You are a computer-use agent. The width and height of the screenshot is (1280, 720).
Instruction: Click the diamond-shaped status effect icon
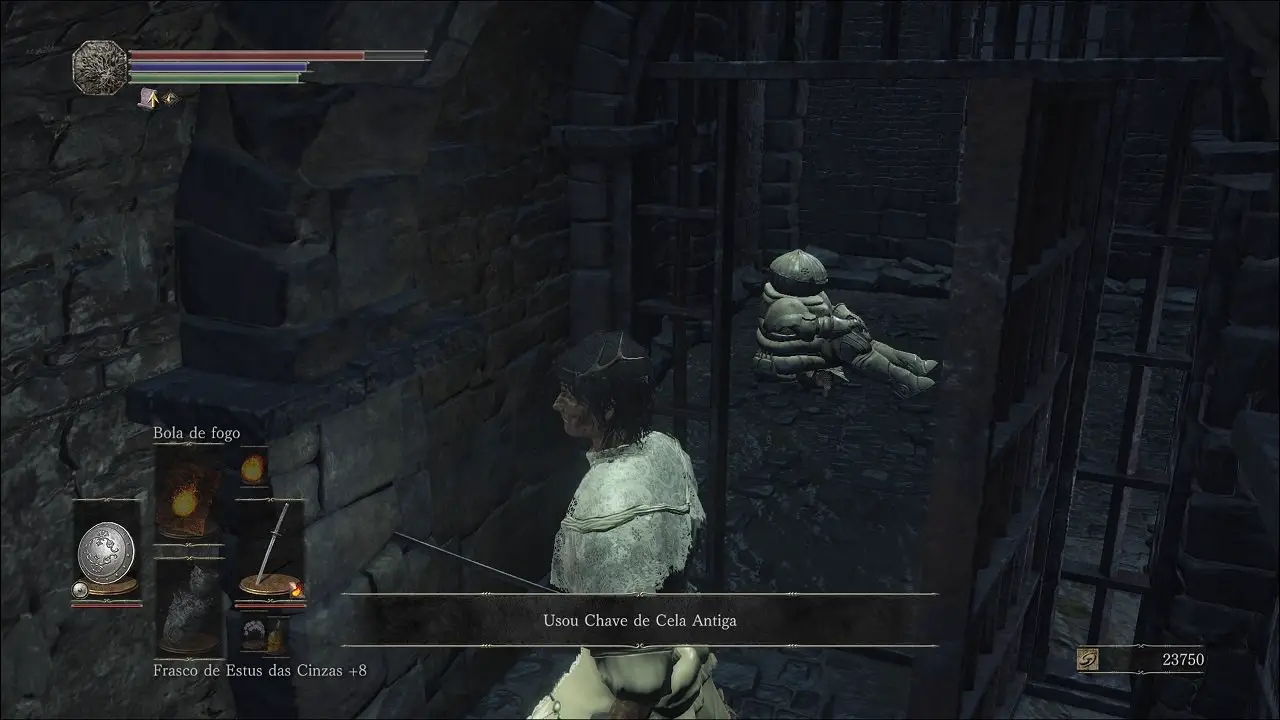pyautogui.click(x=169, y=99)
